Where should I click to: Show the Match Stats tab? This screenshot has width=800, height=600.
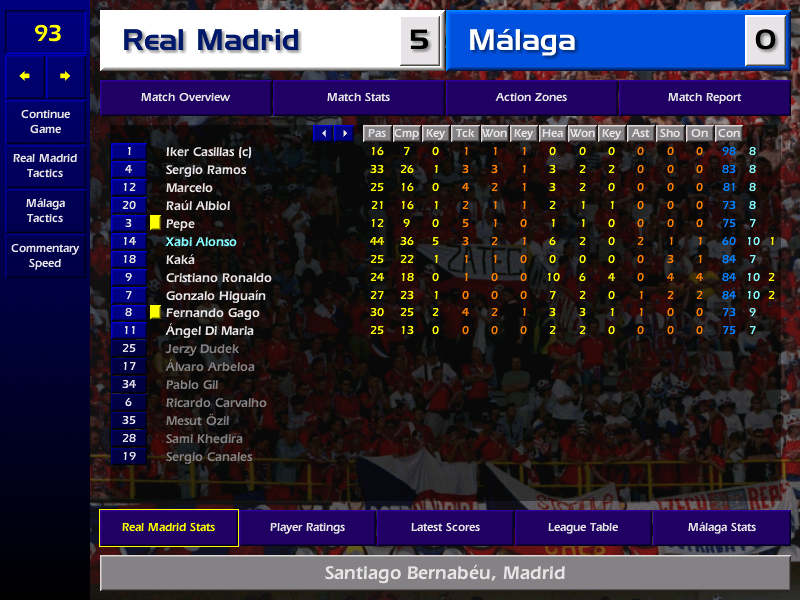point(358,98)
